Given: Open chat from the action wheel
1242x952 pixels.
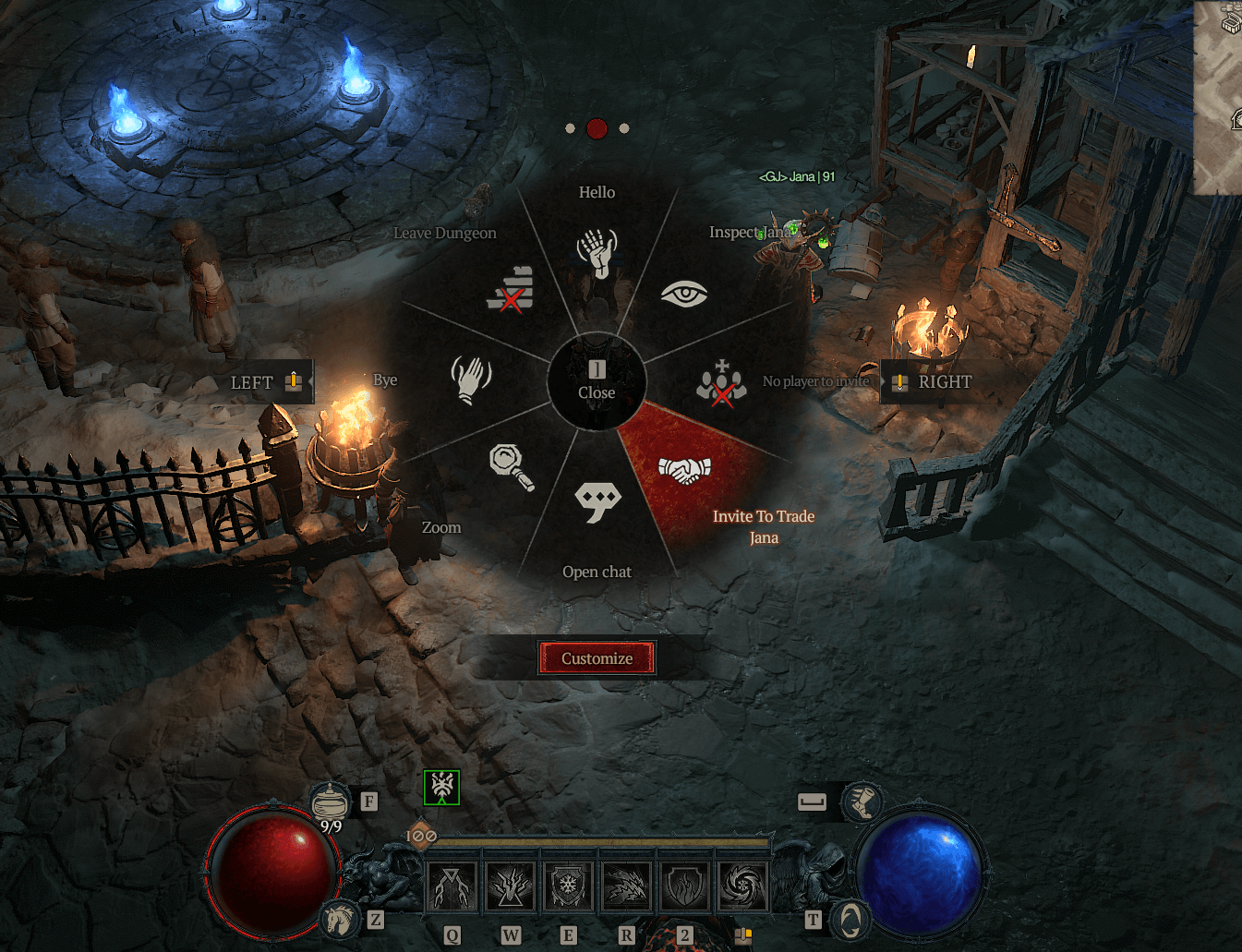Looking at the screenshot, I should [597, 501].
